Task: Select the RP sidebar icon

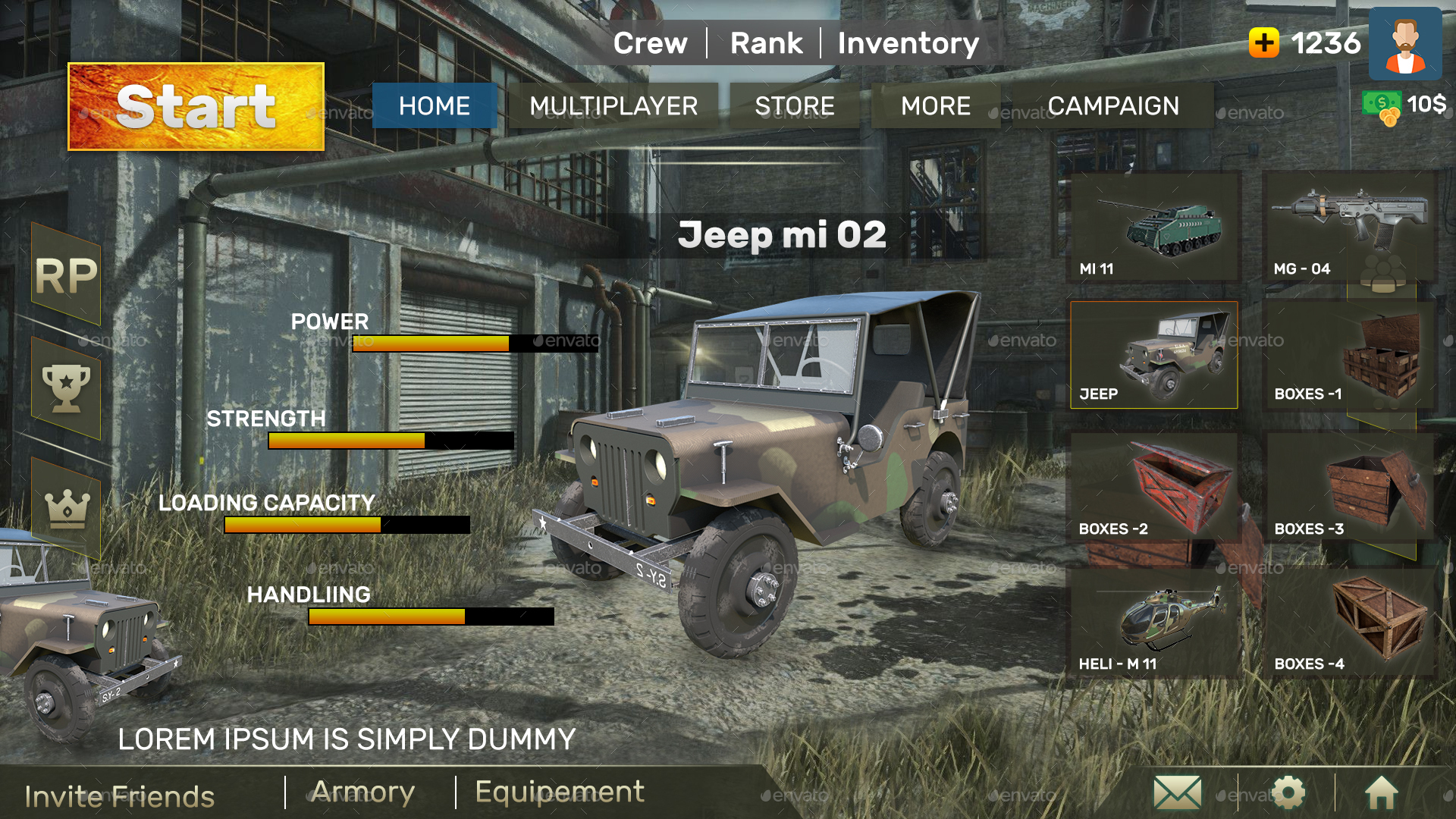Action: 67,277
